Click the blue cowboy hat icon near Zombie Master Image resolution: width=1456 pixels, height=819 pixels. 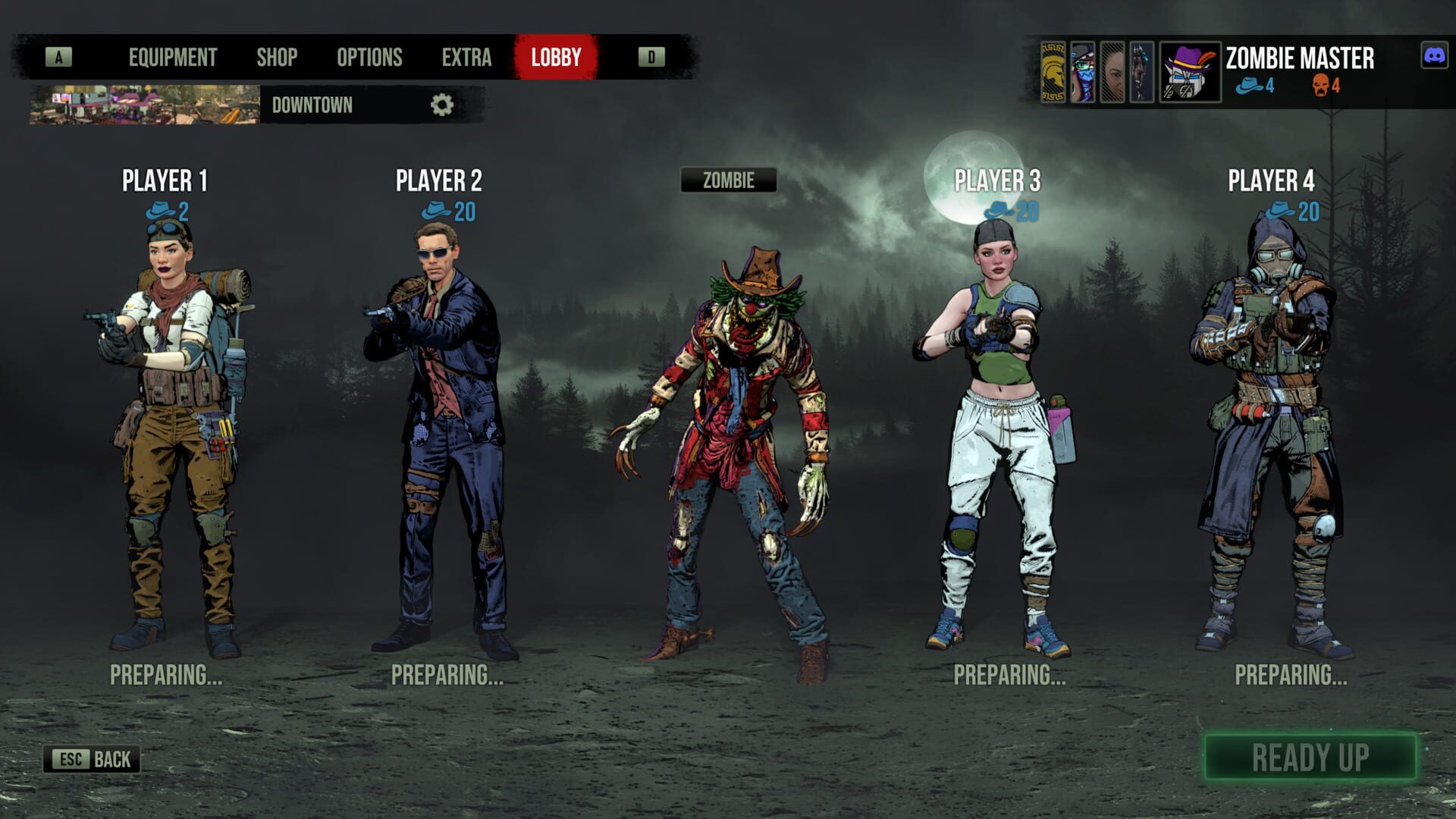(1249, 86)
